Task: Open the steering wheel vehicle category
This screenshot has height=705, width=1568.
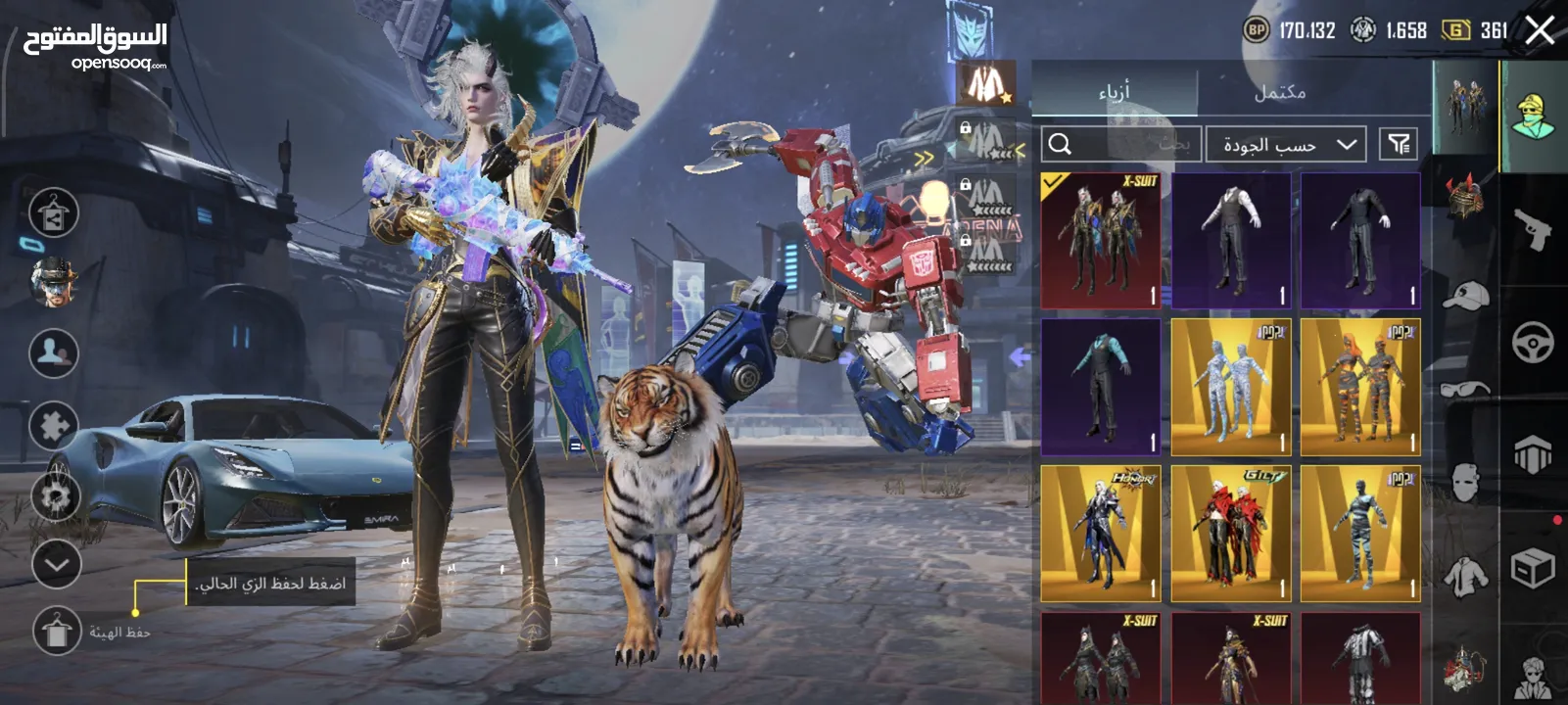Action: coord(1533,343)
